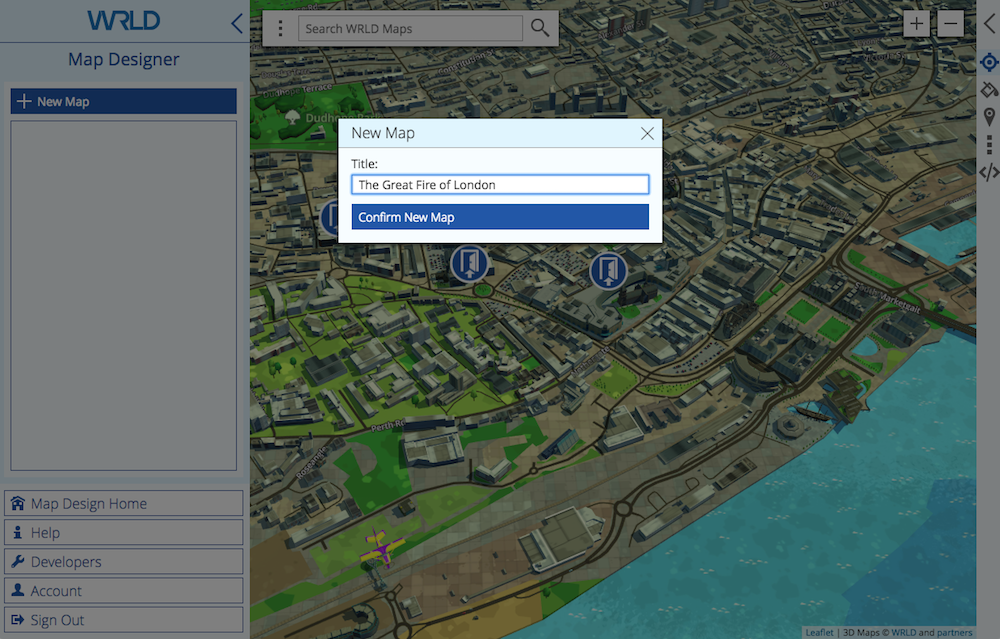This screenshot has width=1000, height=639.
Task: Open the three-dot menu beside search
Action: point(281,28)
